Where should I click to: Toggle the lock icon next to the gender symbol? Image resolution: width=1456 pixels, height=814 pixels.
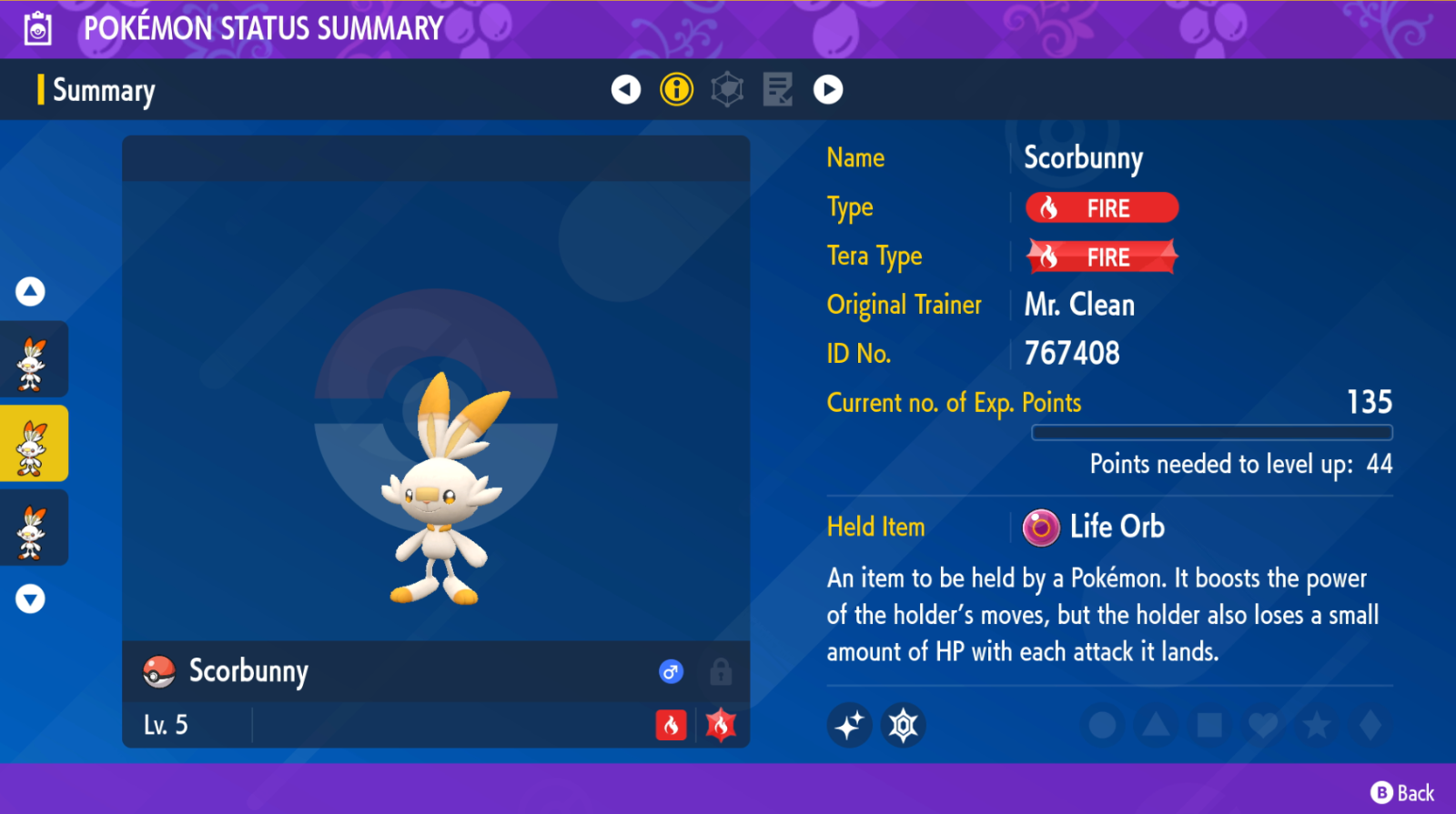point(722,671)
